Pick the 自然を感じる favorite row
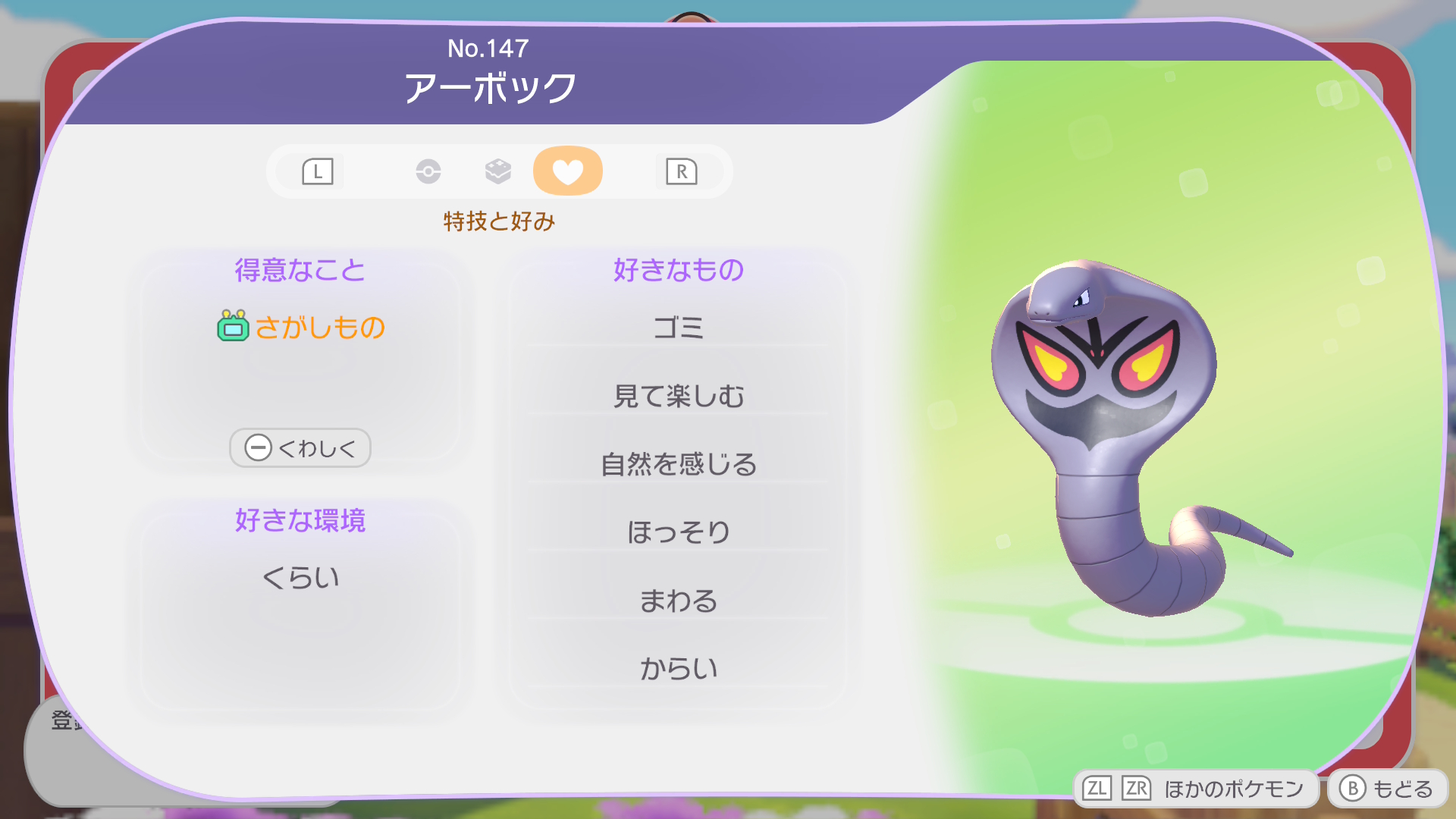 click(x=678, y=464)
